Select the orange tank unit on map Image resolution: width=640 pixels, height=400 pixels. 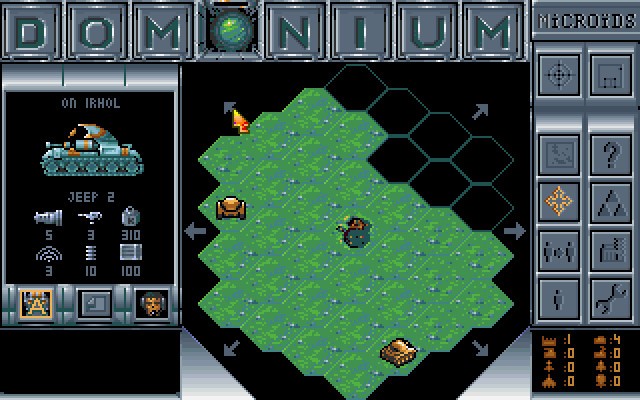click(399, 351)
